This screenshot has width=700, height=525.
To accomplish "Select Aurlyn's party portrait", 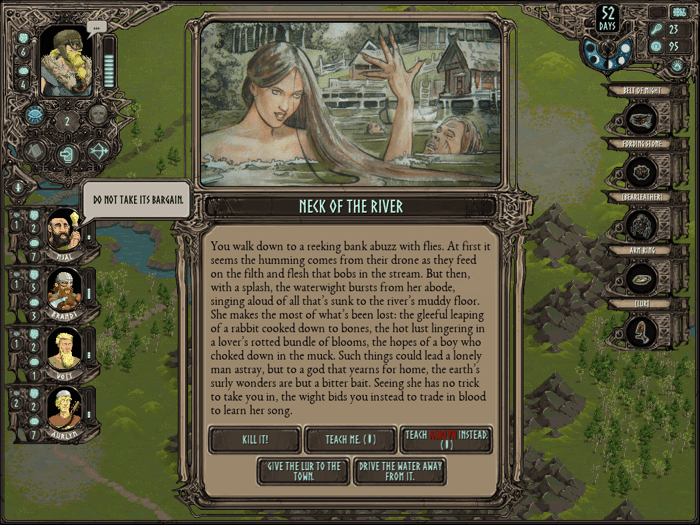I will tap(63, 407).
